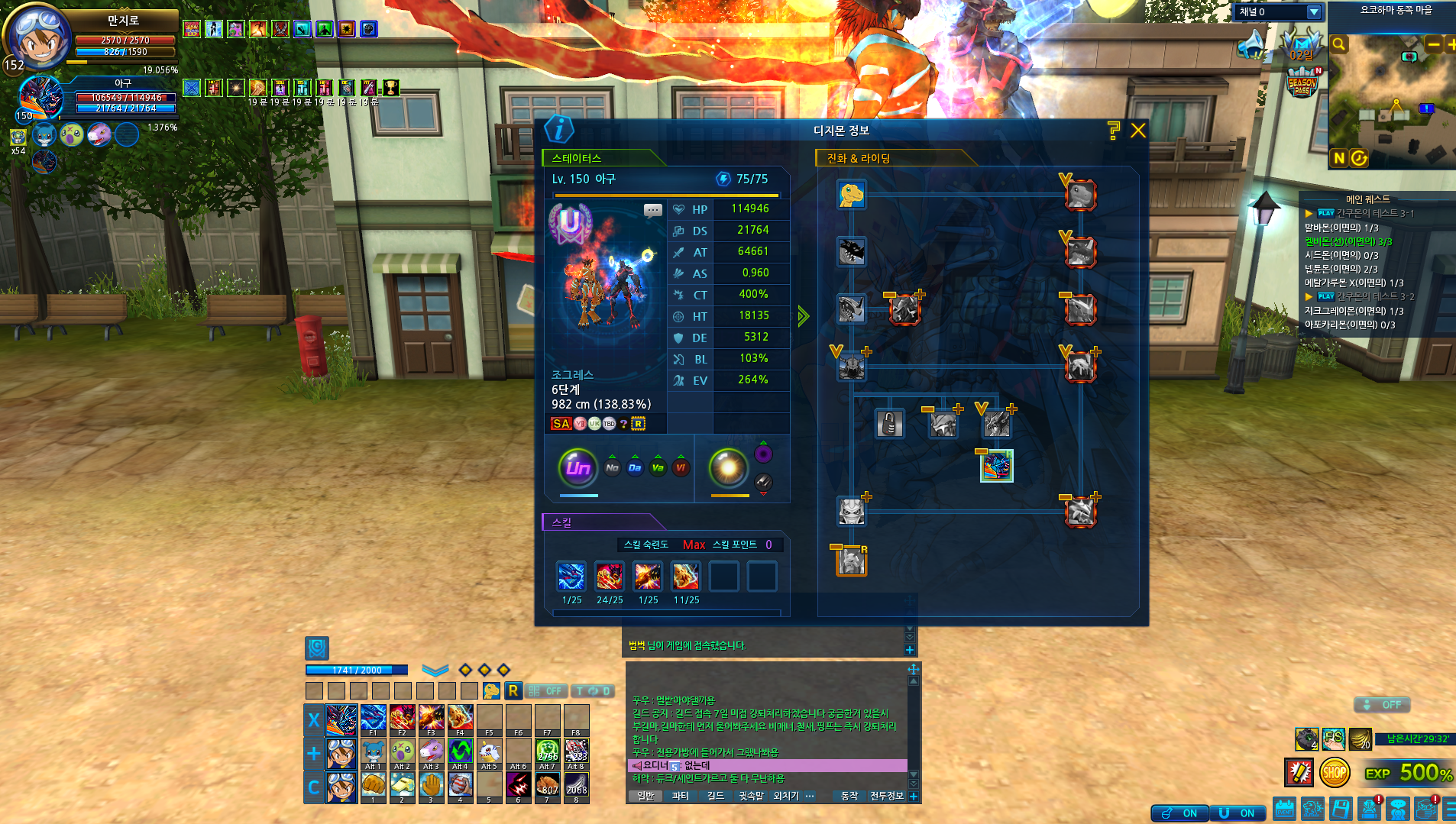Open the gold SHOP coin button
The height and width of the screenshot is (824, 1456).
click(x=1334, y=773)
